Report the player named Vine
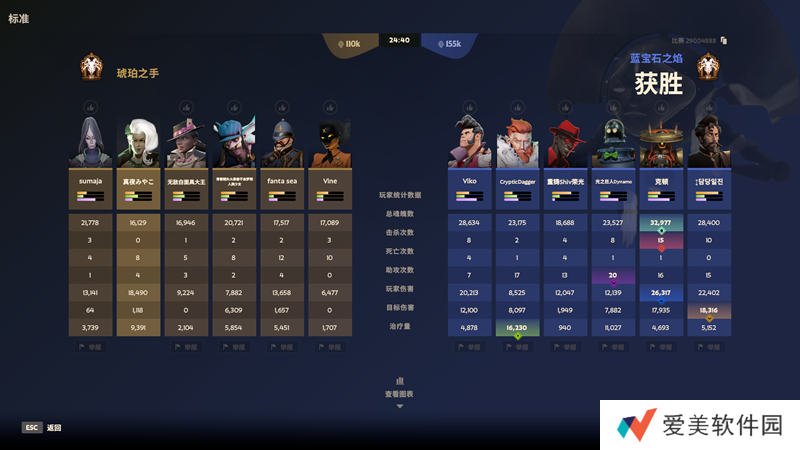Screen dimensions: 800x450 point(329,347)
